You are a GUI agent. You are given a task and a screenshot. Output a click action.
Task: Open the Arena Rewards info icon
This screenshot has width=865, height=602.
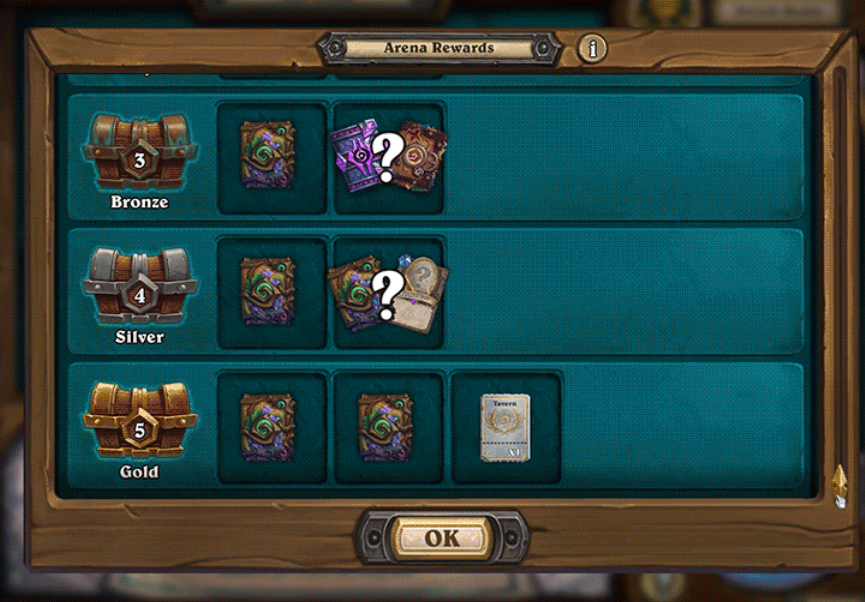coord(592,48)
